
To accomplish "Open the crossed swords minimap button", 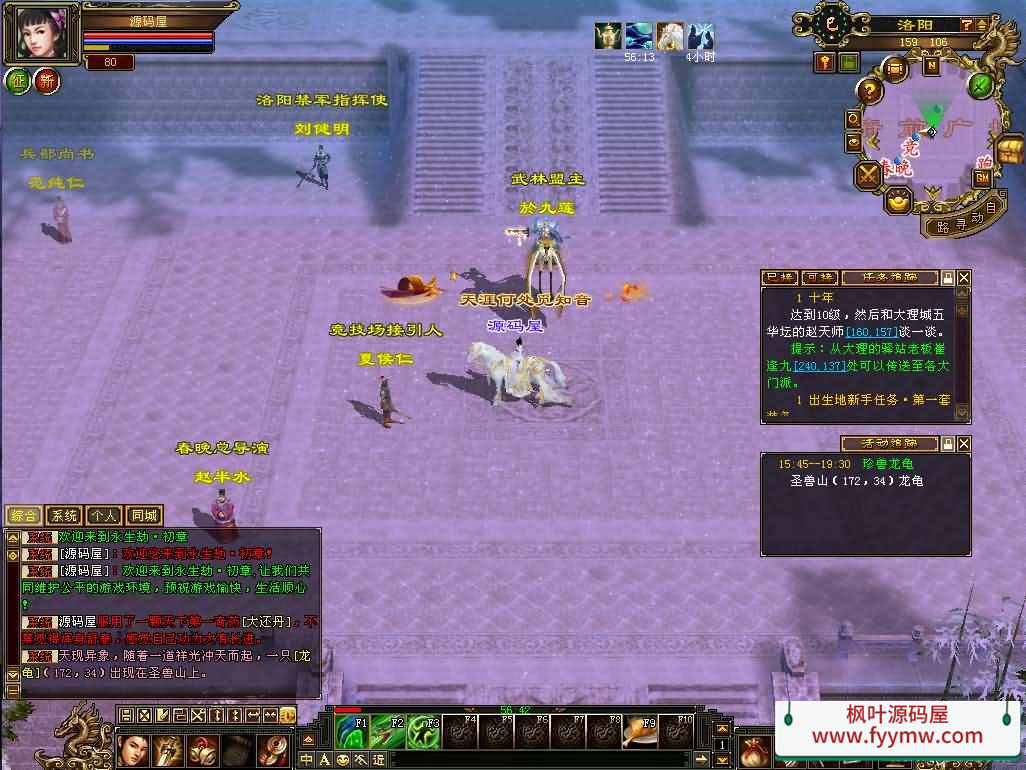I will [867, 175].
